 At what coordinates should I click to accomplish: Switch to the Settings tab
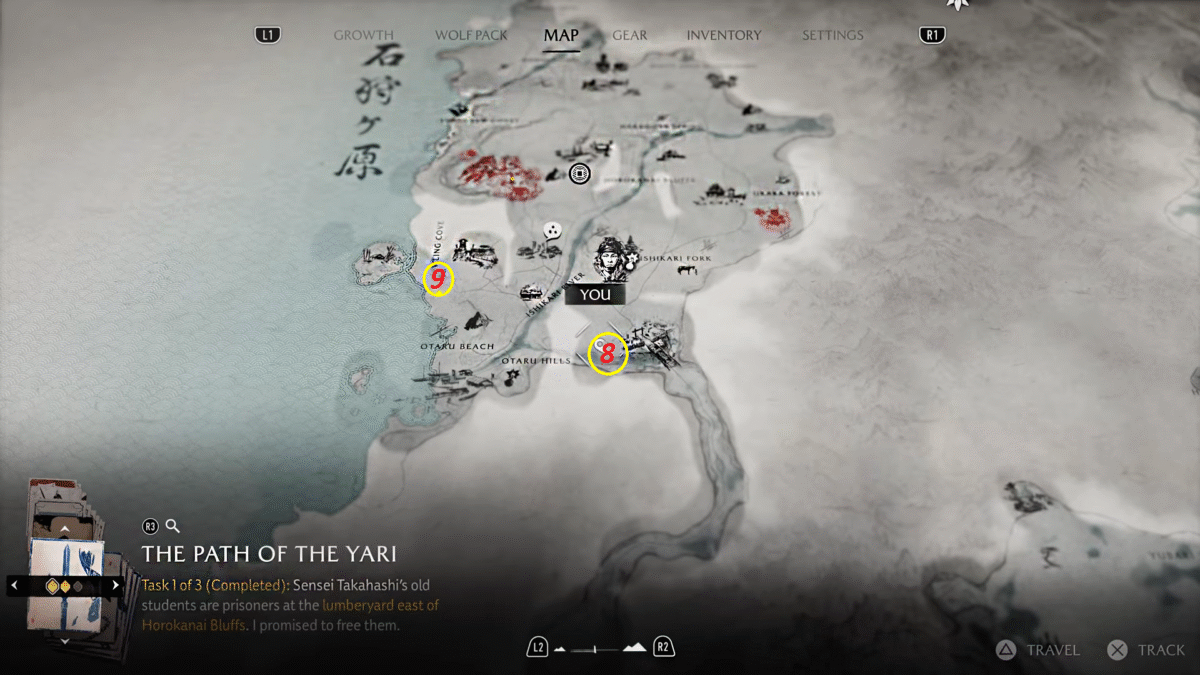[x=832, y=35]
